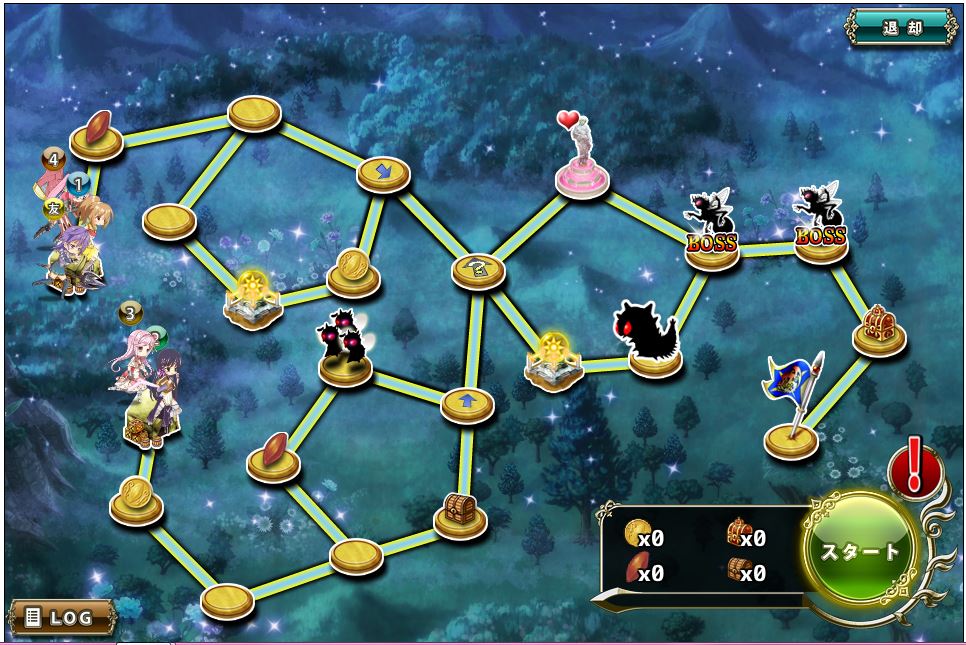Hit the green スタート start button
This screenshot has height=645, width=966.
point(859,551)
